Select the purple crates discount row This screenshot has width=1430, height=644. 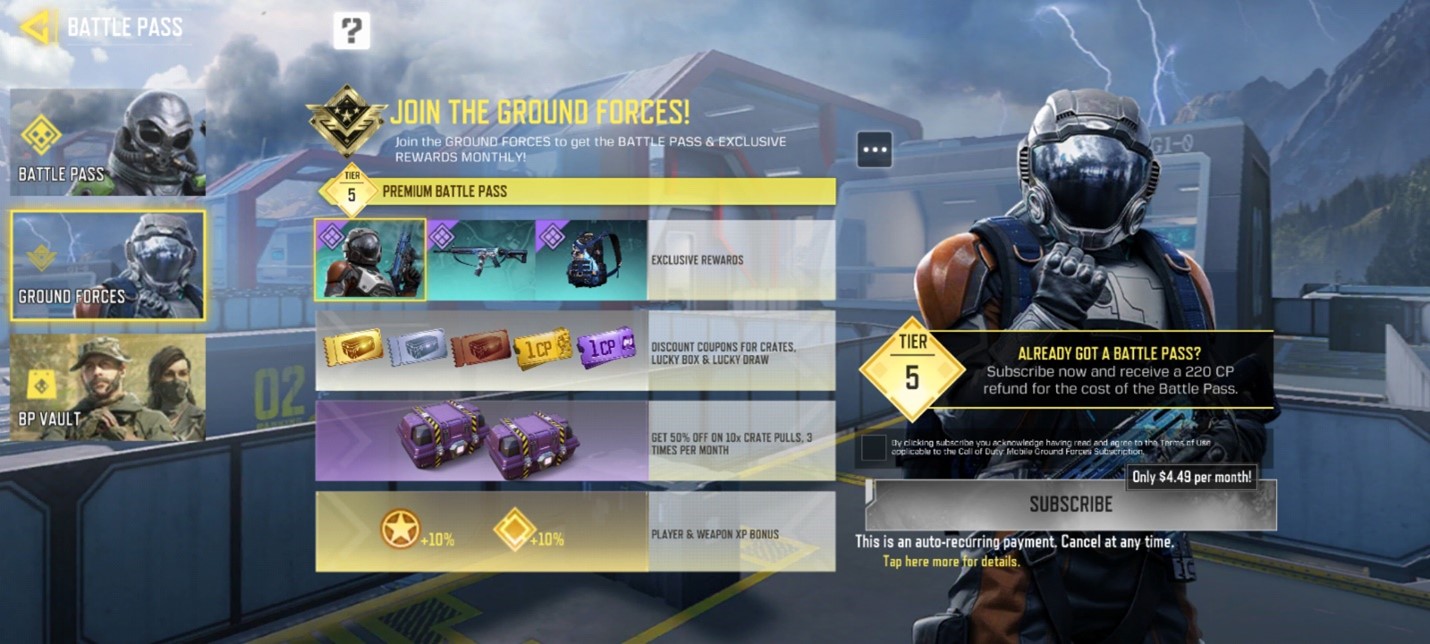click(x=575, y=441)
